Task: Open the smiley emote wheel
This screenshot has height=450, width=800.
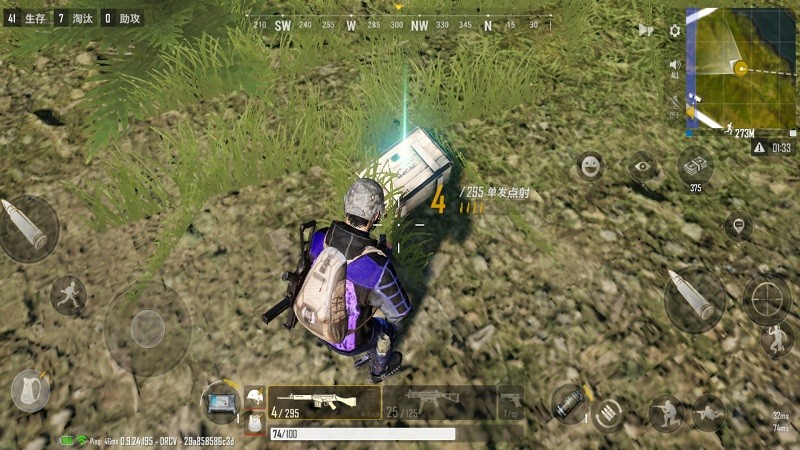Action: tap(591, 166)
